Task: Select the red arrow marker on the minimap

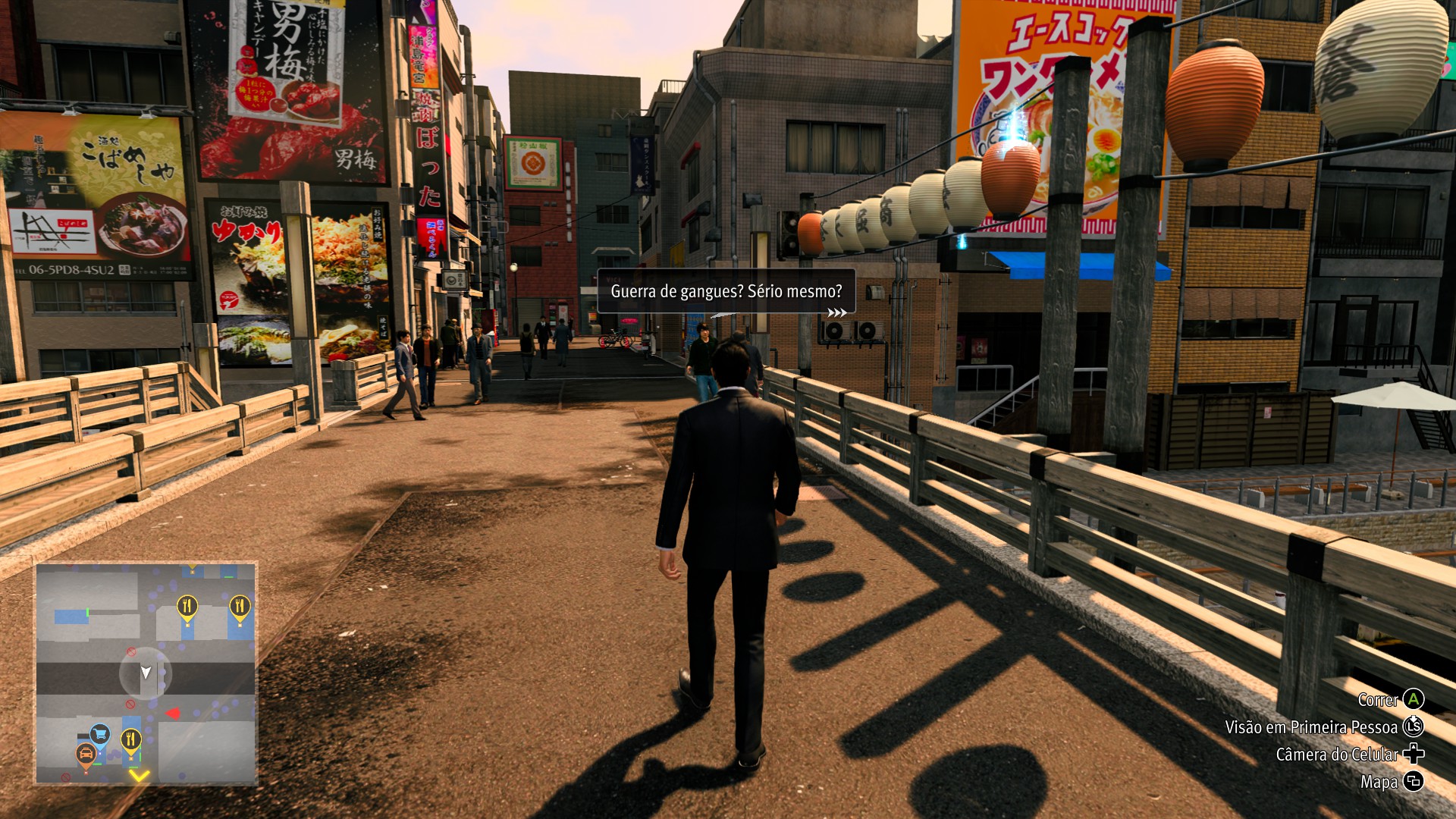Action: [173, 714]
